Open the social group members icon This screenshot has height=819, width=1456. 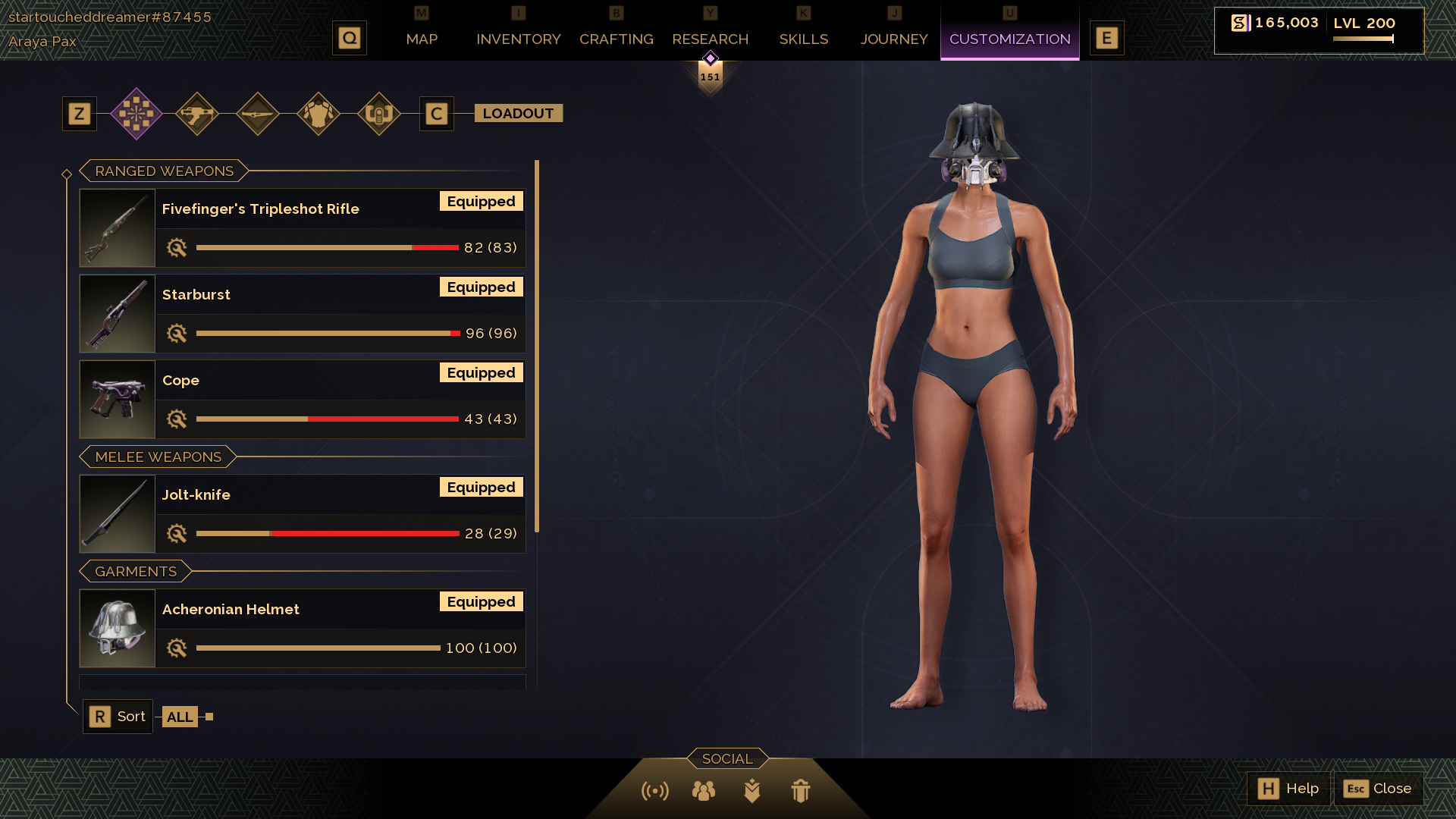click(703, 791)
